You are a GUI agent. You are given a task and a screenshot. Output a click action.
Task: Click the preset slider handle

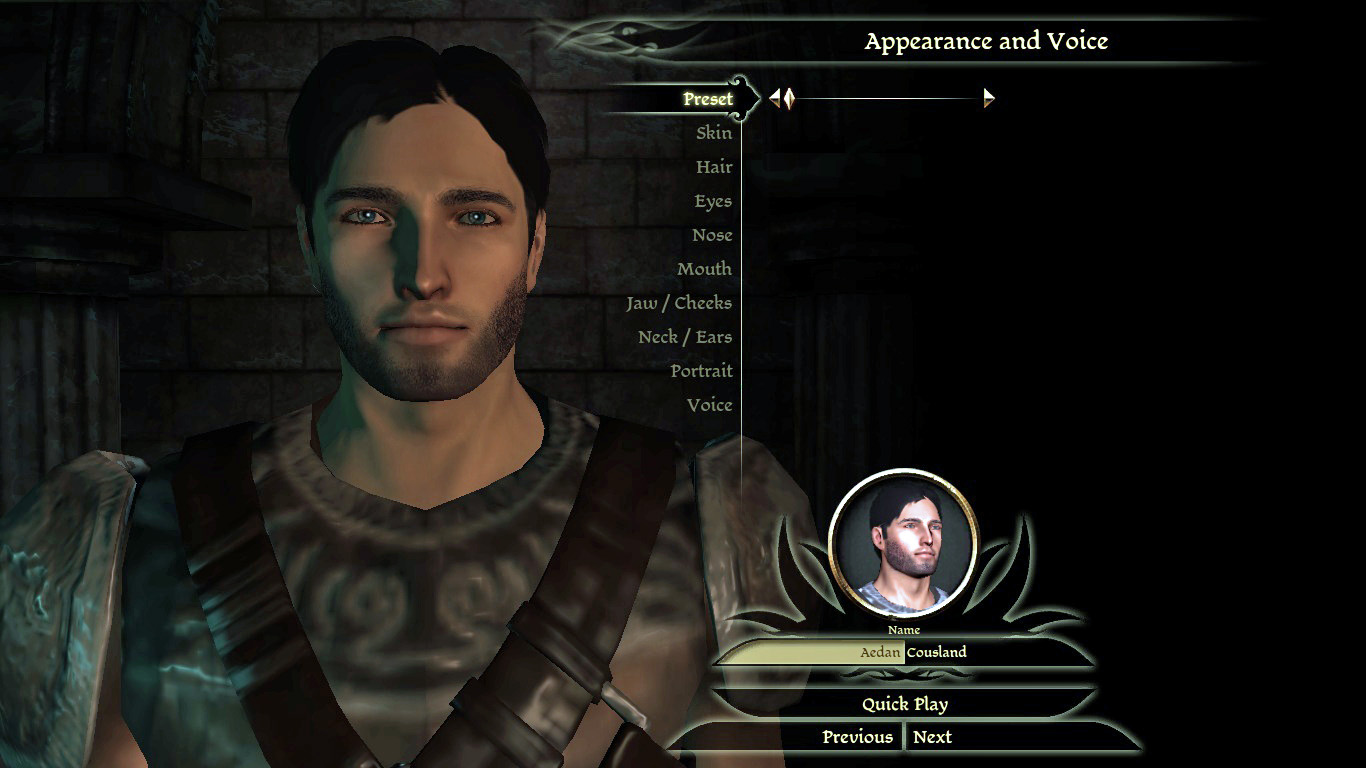788,98
